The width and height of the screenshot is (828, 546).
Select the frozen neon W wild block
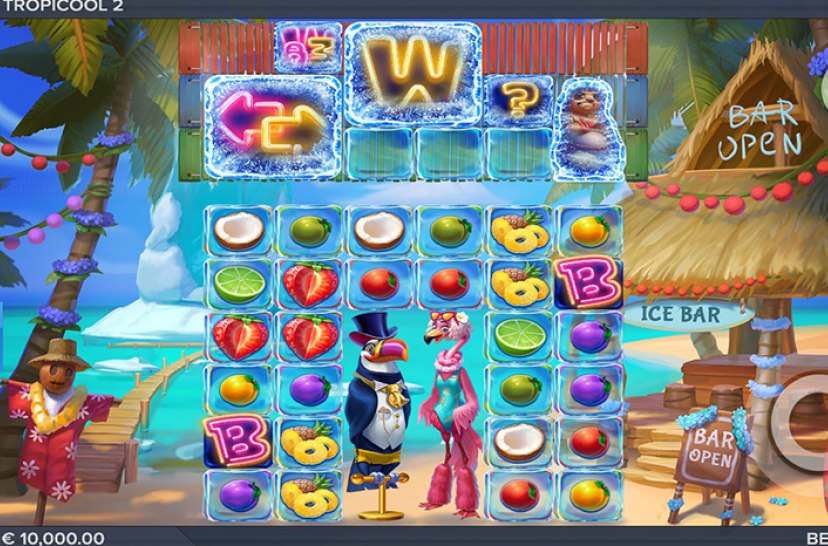click(x=411, y=72)
